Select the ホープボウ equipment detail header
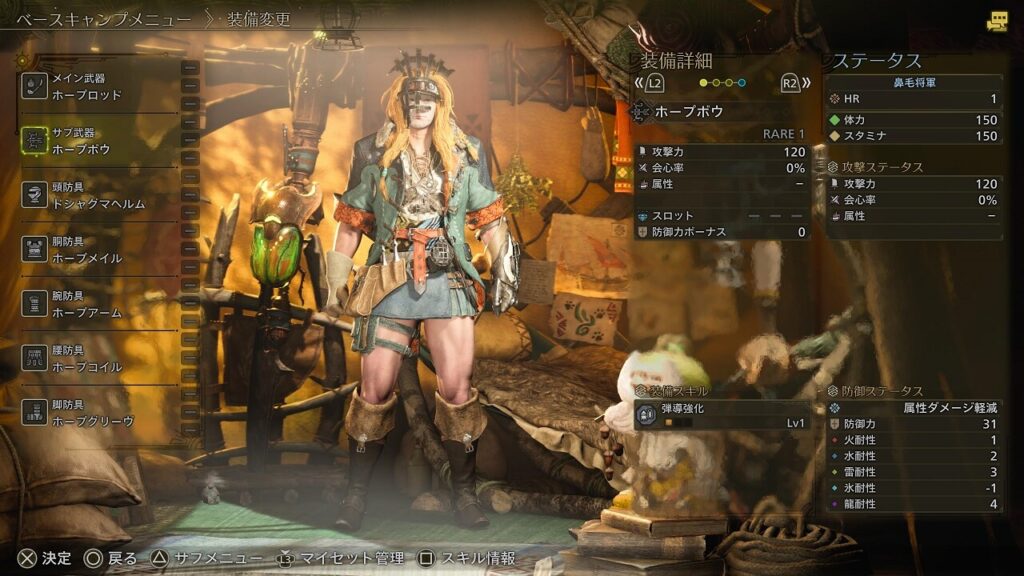 coord(720,112)
